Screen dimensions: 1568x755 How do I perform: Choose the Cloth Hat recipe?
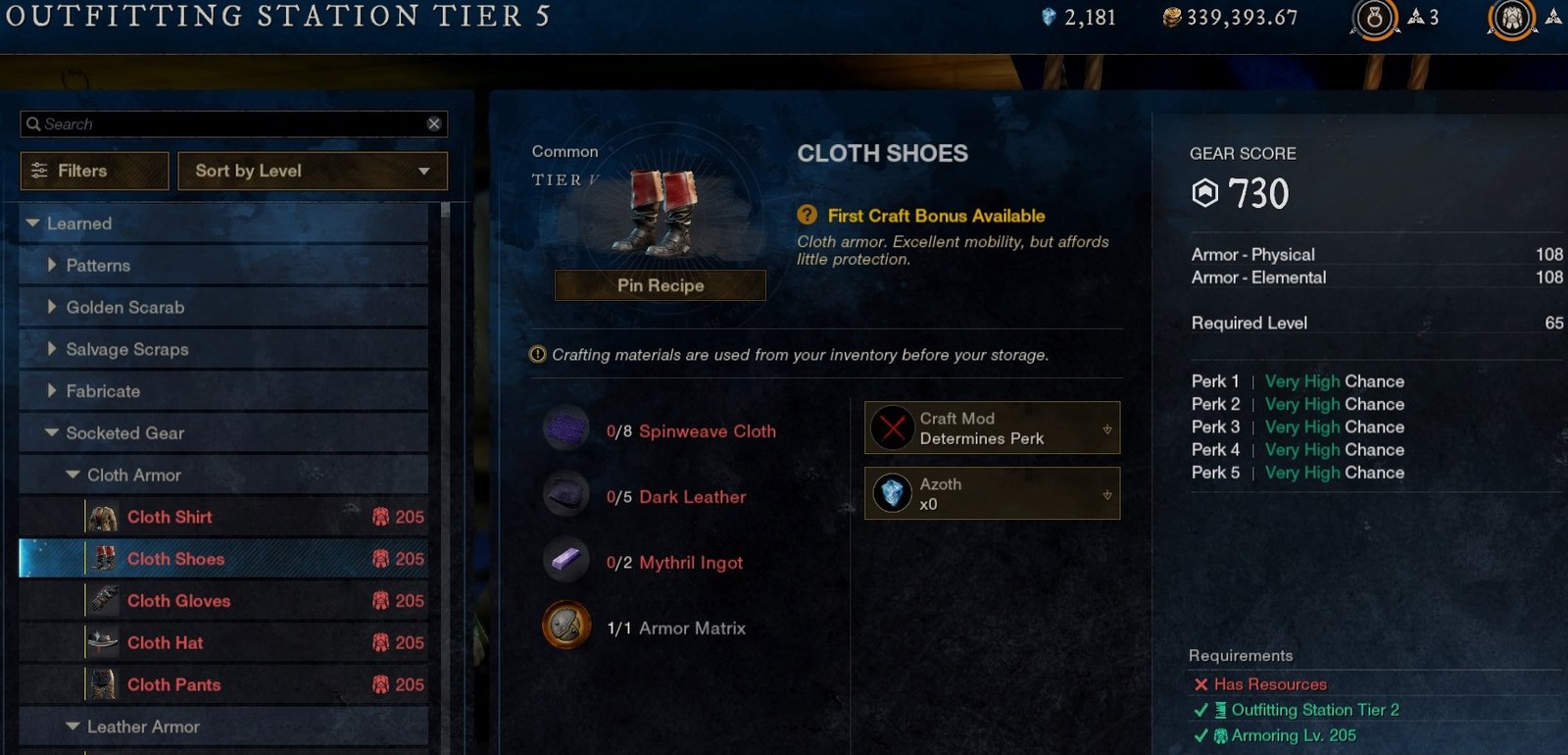point(165,643)
